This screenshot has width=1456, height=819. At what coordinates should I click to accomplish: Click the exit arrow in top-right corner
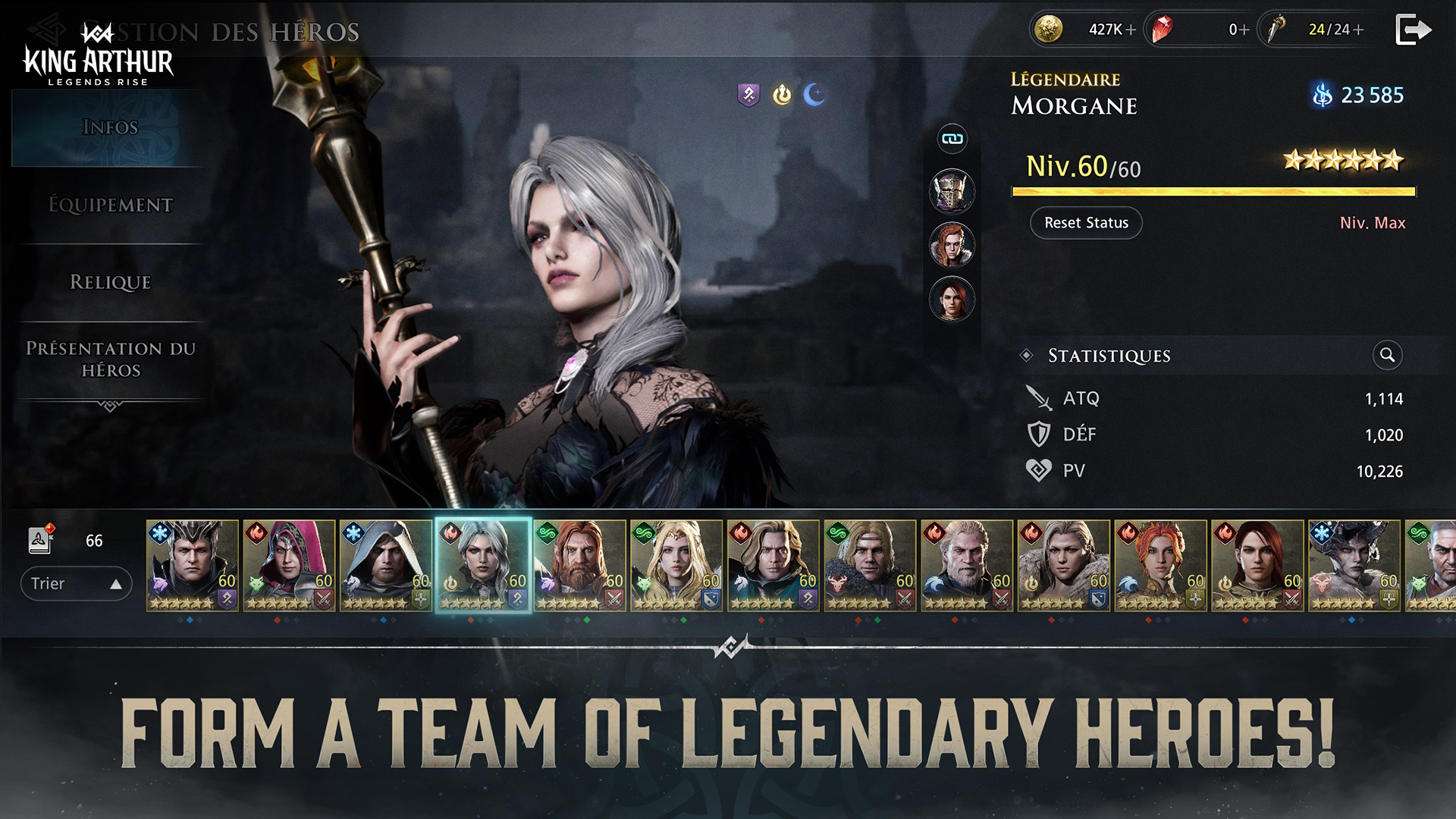[1414, 29]
